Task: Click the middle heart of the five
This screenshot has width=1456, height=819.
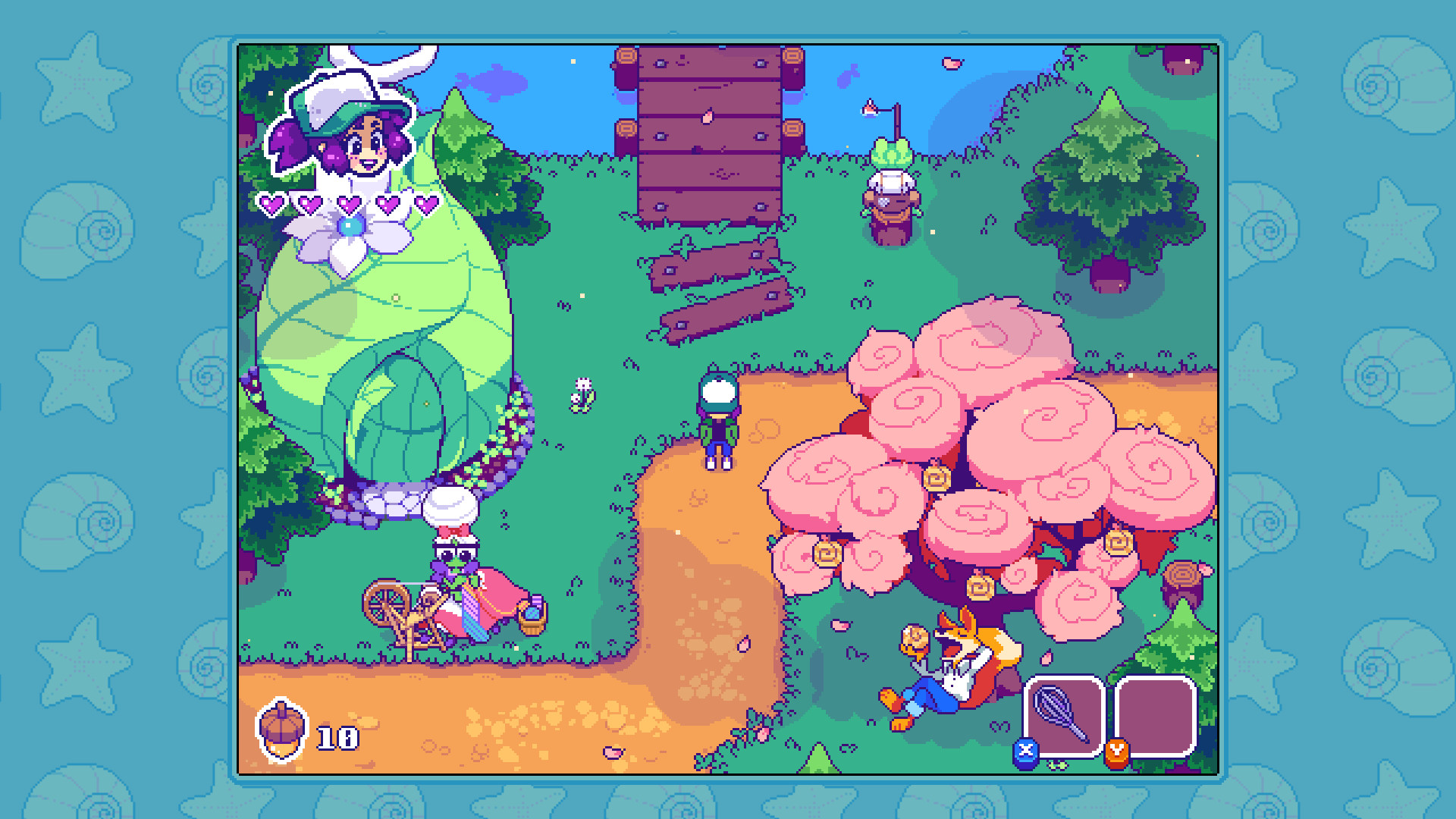Action: pyautogui.click(x=349, y=205)
